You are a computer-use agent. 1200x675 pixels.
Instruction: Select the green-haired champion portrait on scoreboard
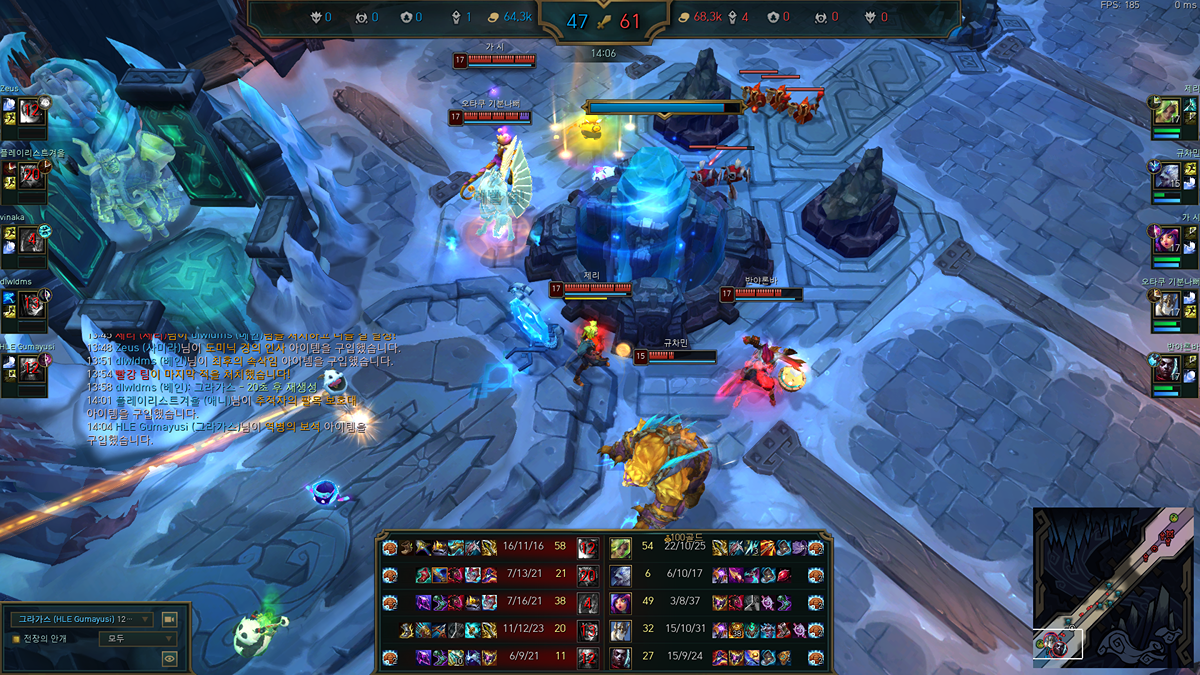coord(620,547)
